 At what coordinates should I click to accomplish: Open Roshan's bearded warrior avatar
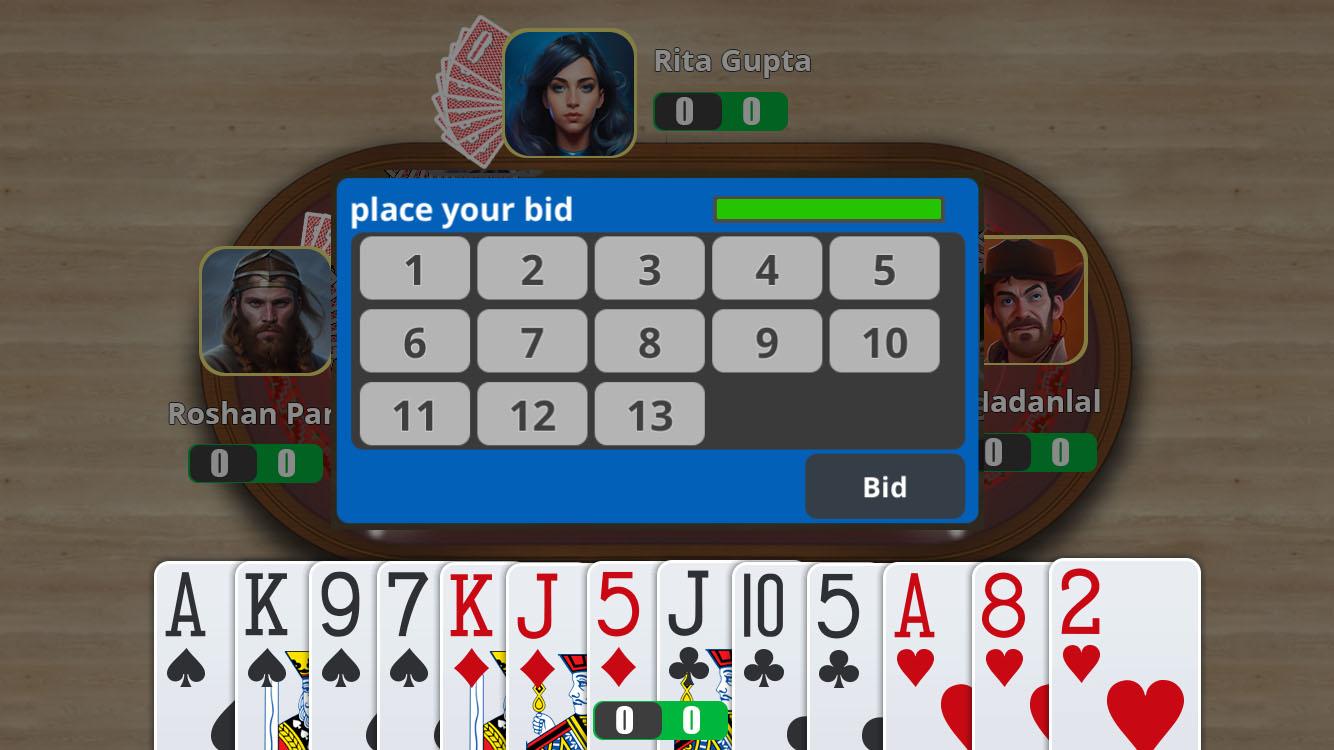(266, 311)
